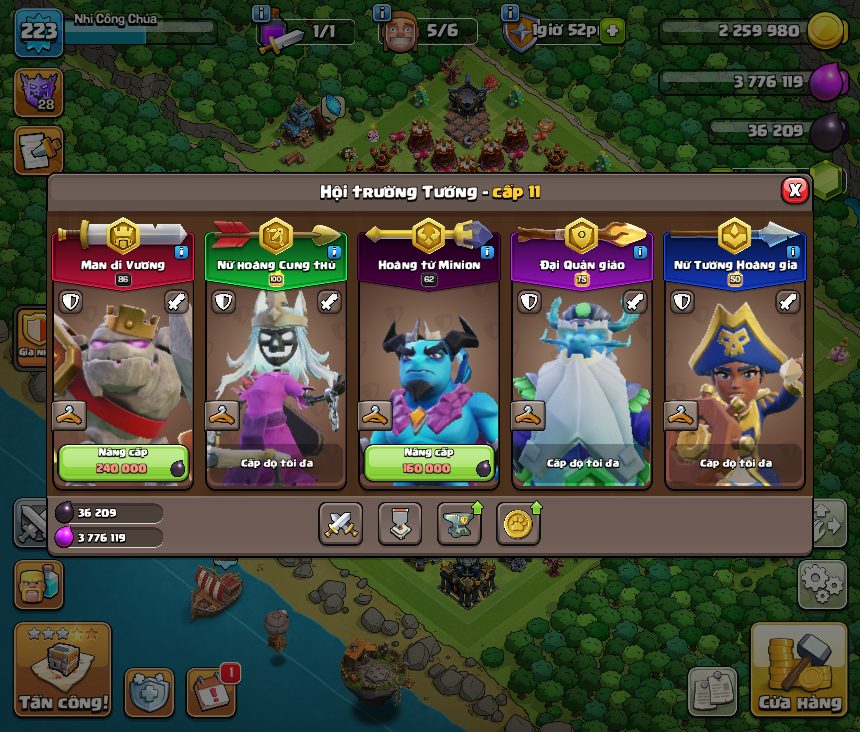Start an attack with Tấn công!
The image size is (860, 732).
click(62, 670)
